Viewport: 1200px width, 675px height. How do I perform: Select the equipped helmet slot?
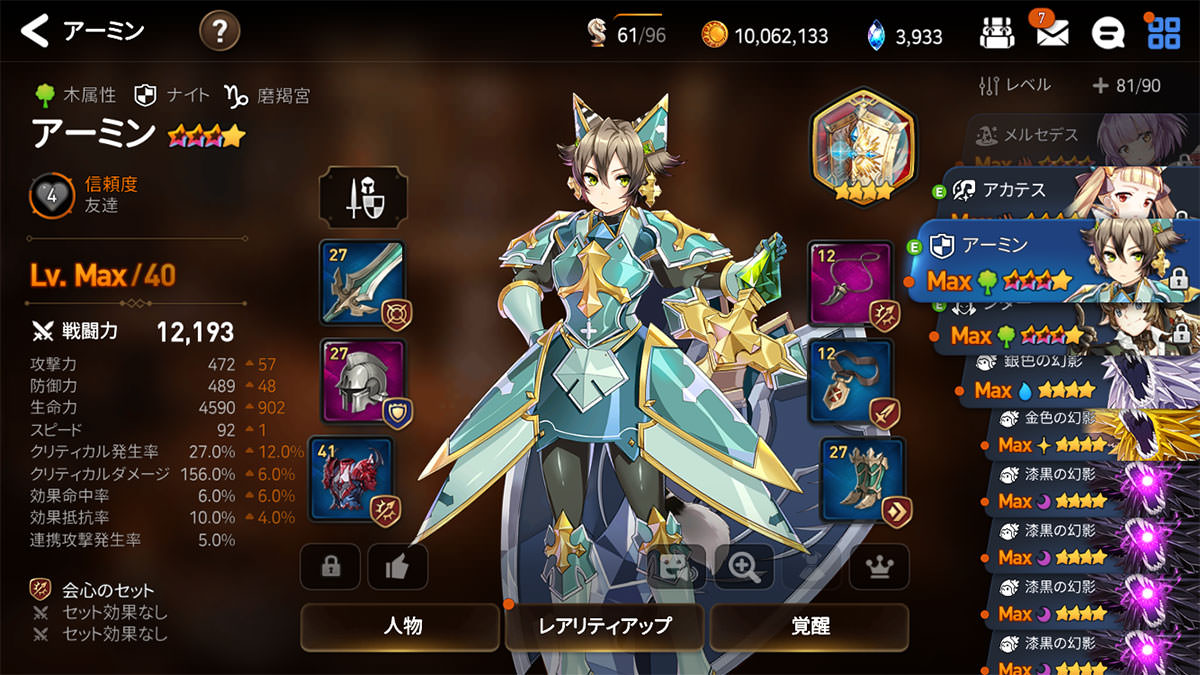coord(362,380)
